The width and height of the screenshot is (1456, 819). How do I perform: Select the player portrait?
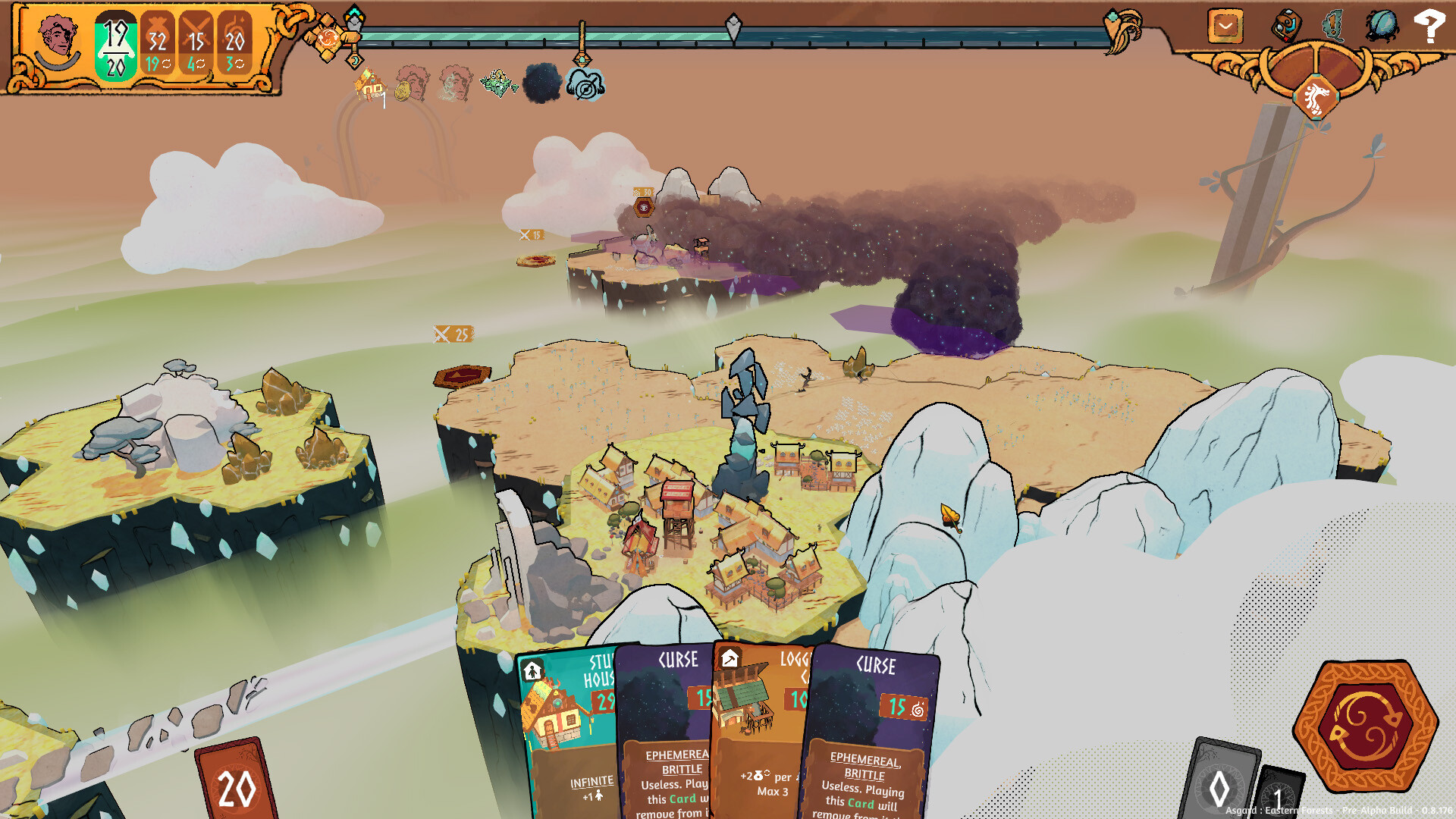pos(58,42)
